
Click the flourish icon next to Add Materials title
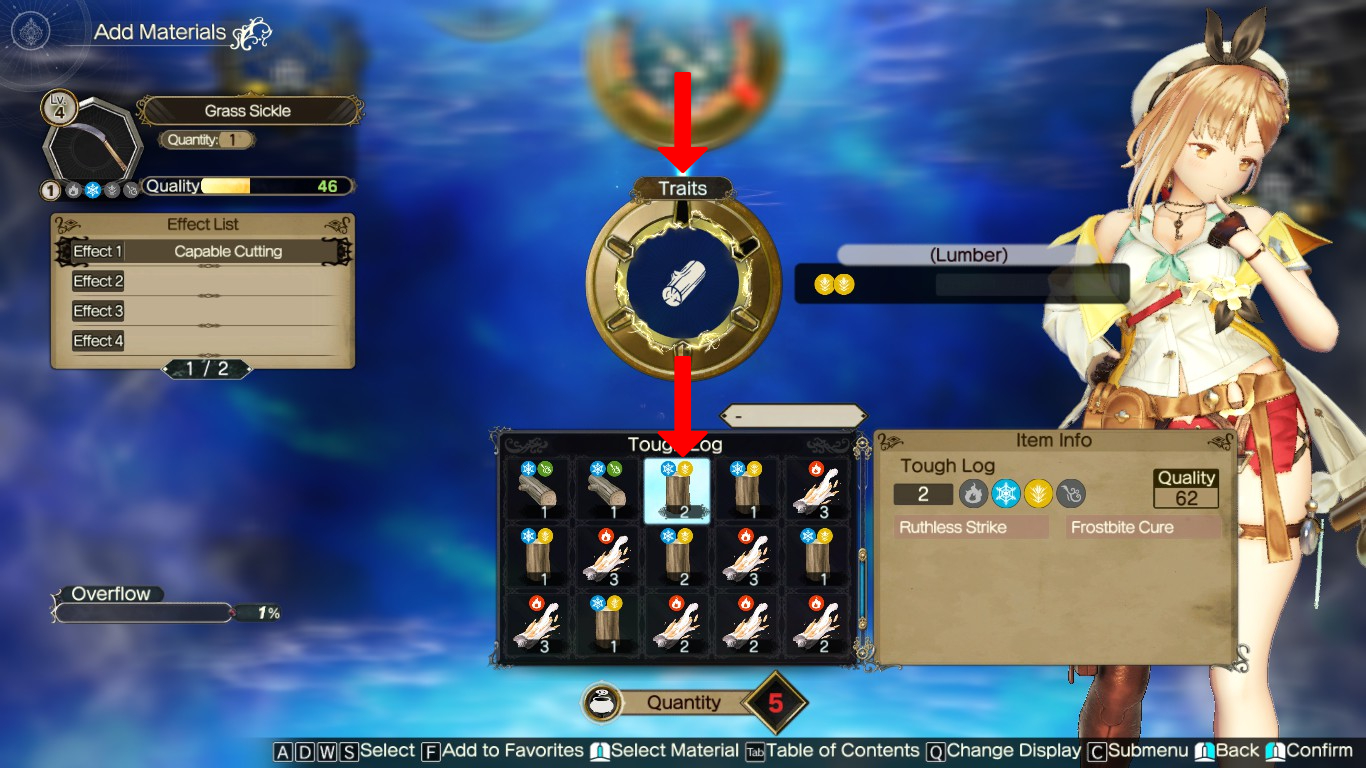click(254, 31)
